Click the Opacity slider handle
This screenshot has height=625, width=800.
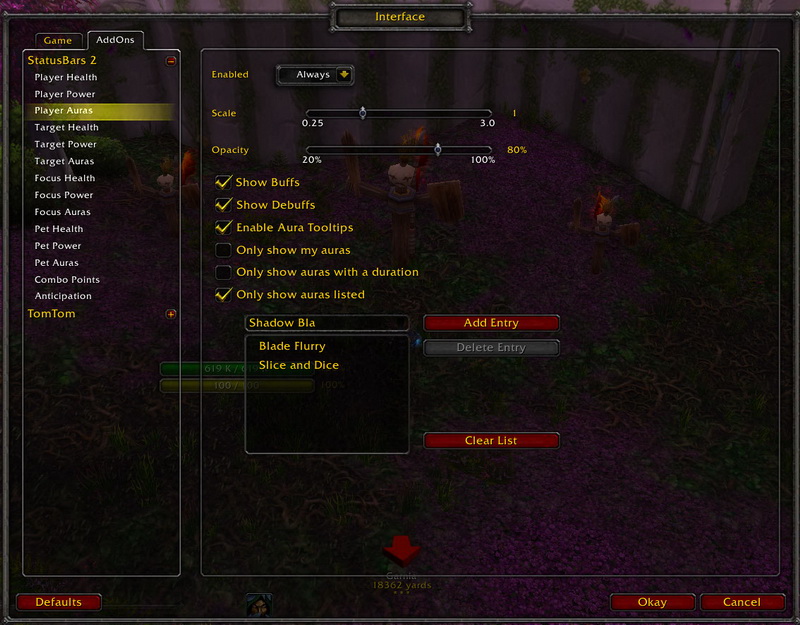pyautogui.click(x=437, y=149)
